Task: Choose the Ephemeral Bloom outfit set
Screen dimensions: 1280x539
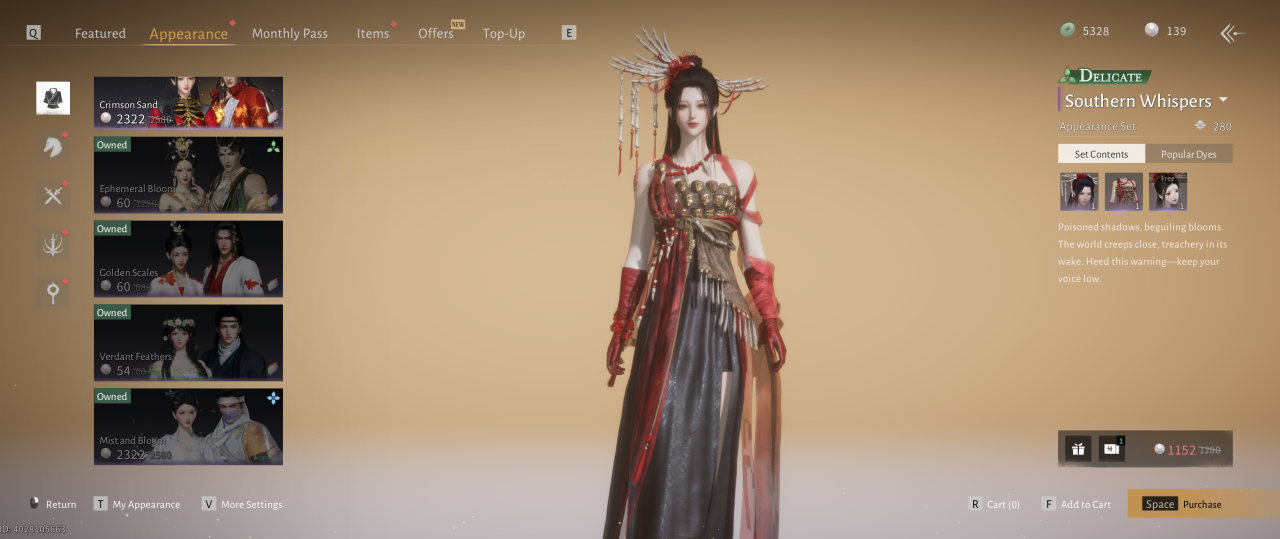Action: tap(188, 175)
